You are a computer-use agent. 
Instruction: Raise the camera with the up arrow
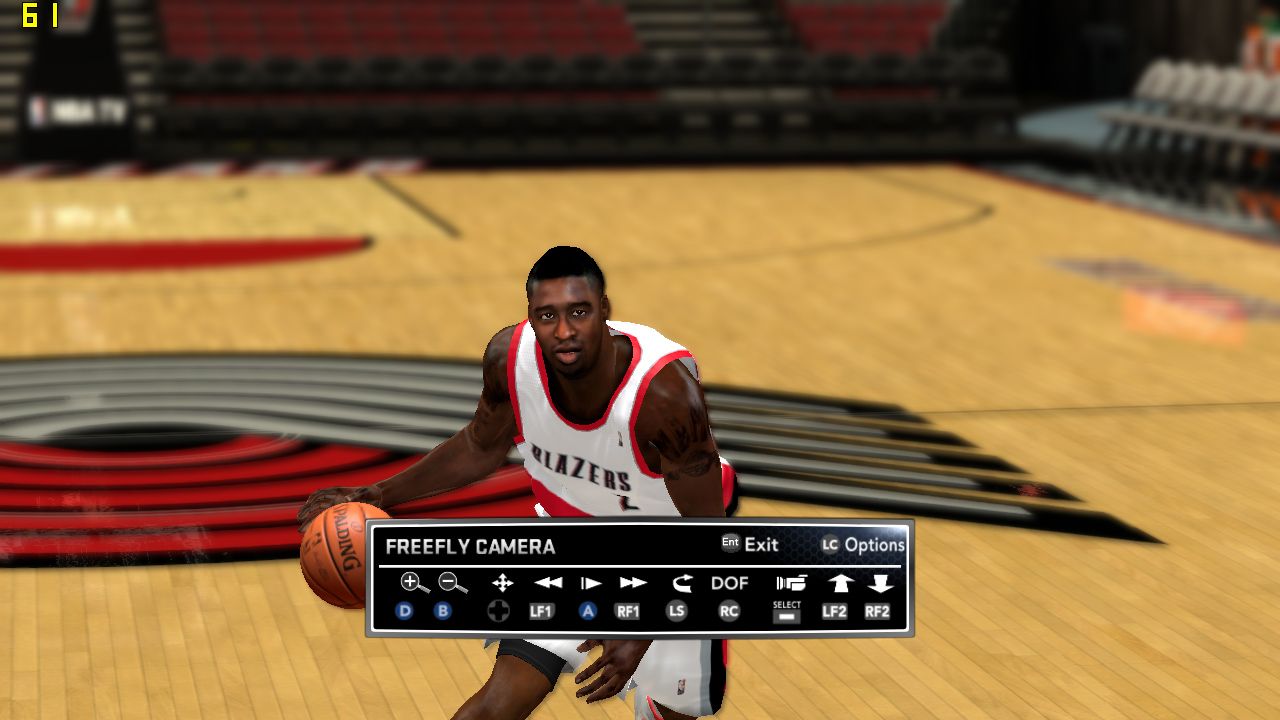[x=838, y=582]
